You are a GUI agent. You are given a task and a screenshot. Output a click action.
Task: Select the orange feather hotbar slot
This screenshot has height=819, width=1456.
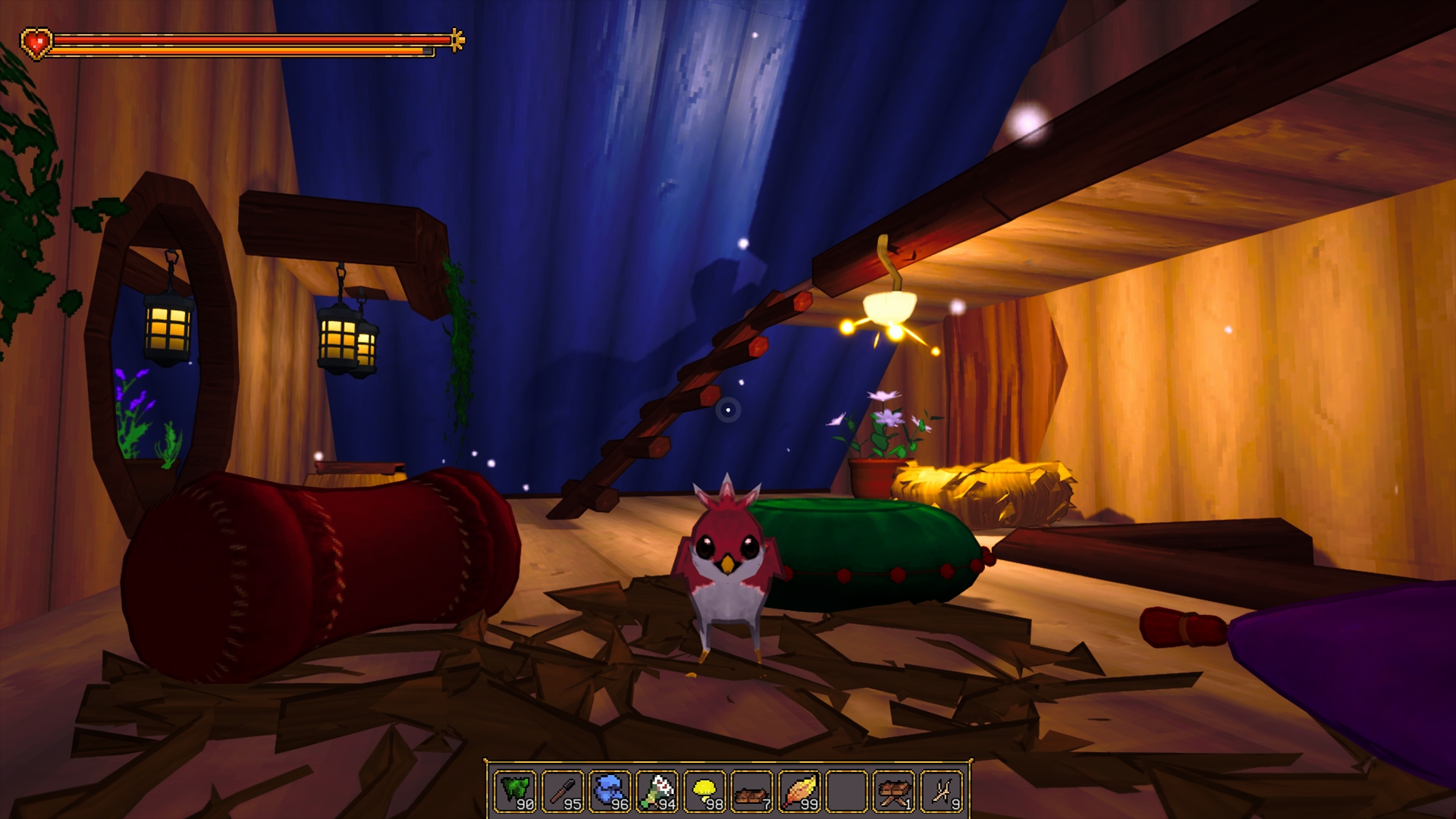click(799, 791)
